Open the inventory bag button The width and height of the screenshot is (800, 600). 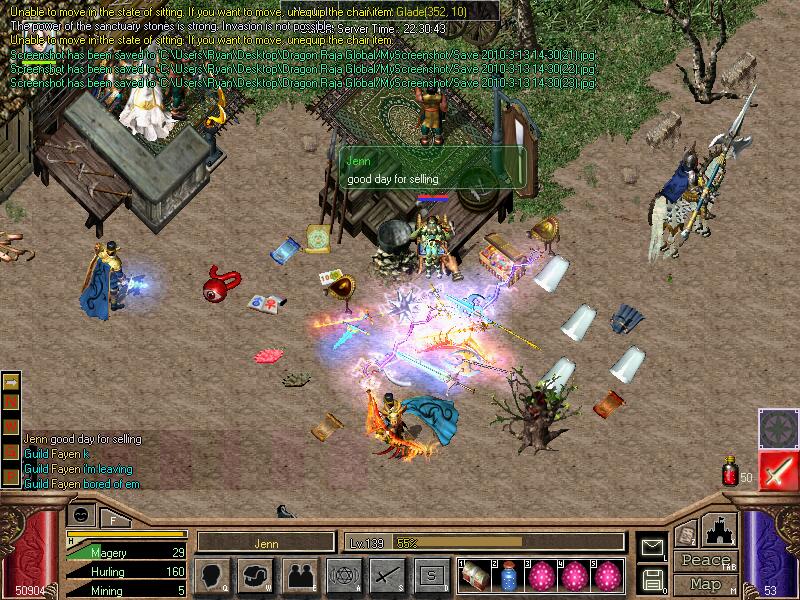pos(256,575)
